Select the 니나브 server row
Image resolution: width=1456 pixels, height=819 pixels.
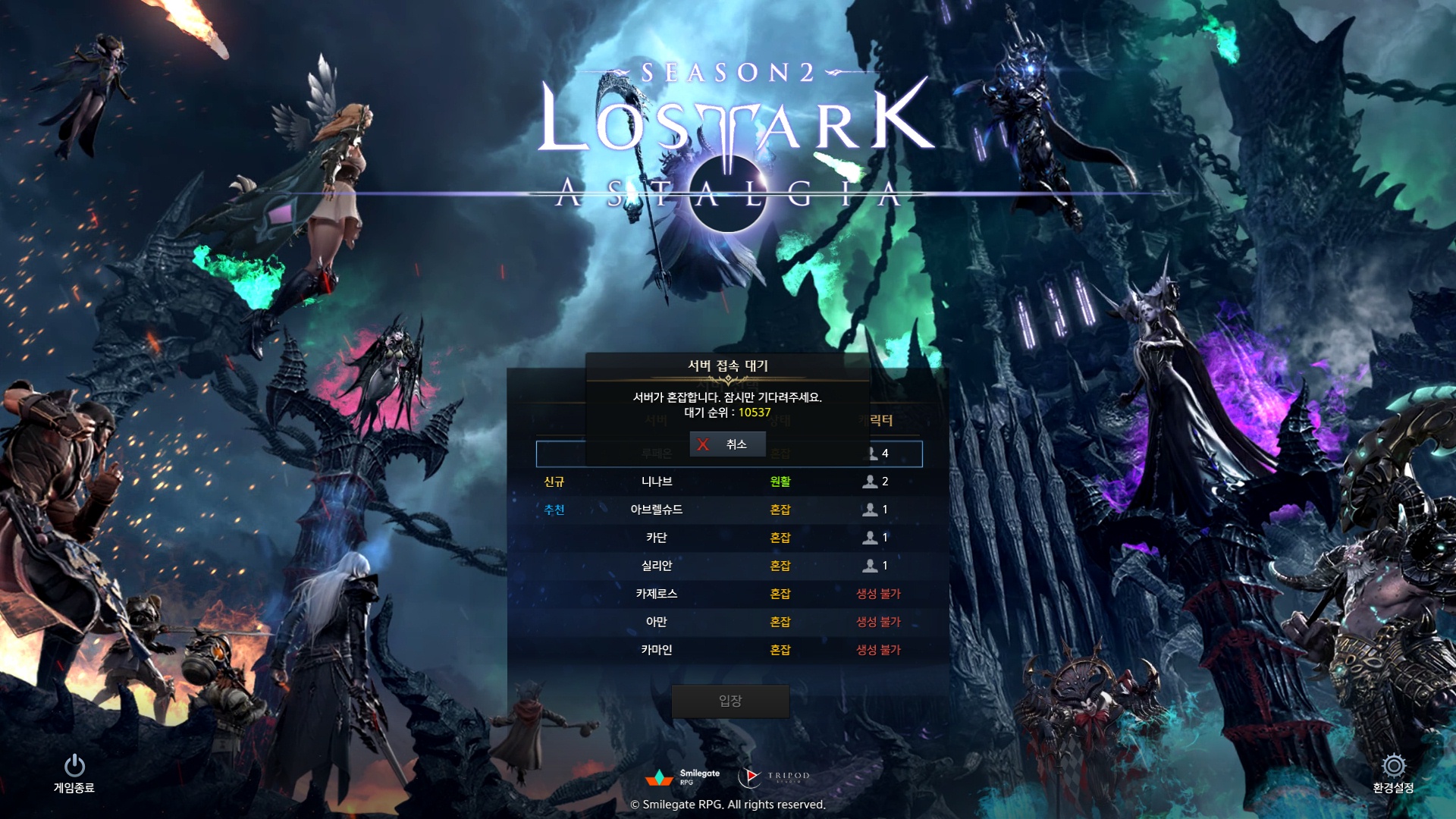click(657, 482)
